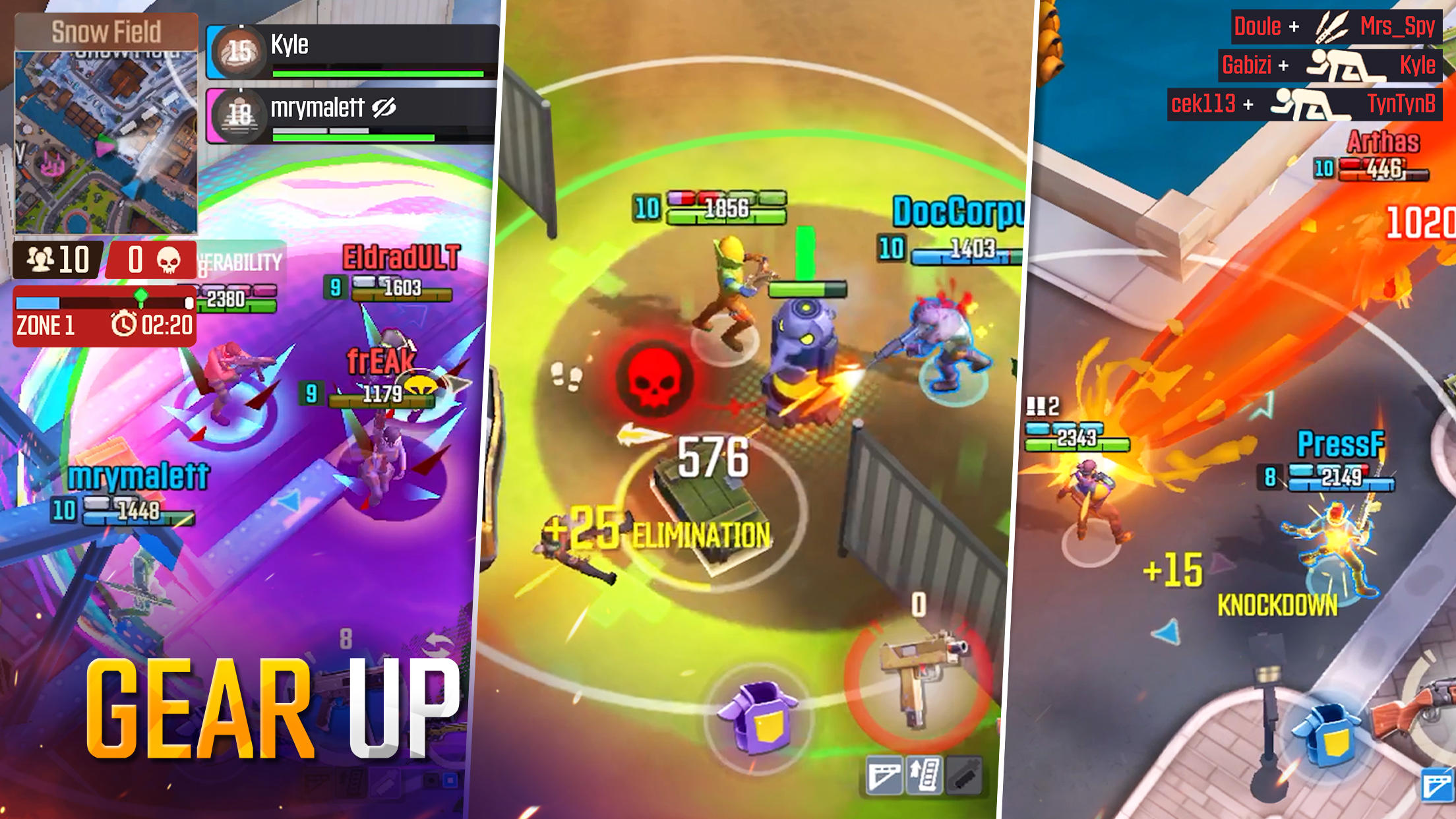Select the extended magazine attachment icon
1456x819 pixels.
(x=923, y=775)
